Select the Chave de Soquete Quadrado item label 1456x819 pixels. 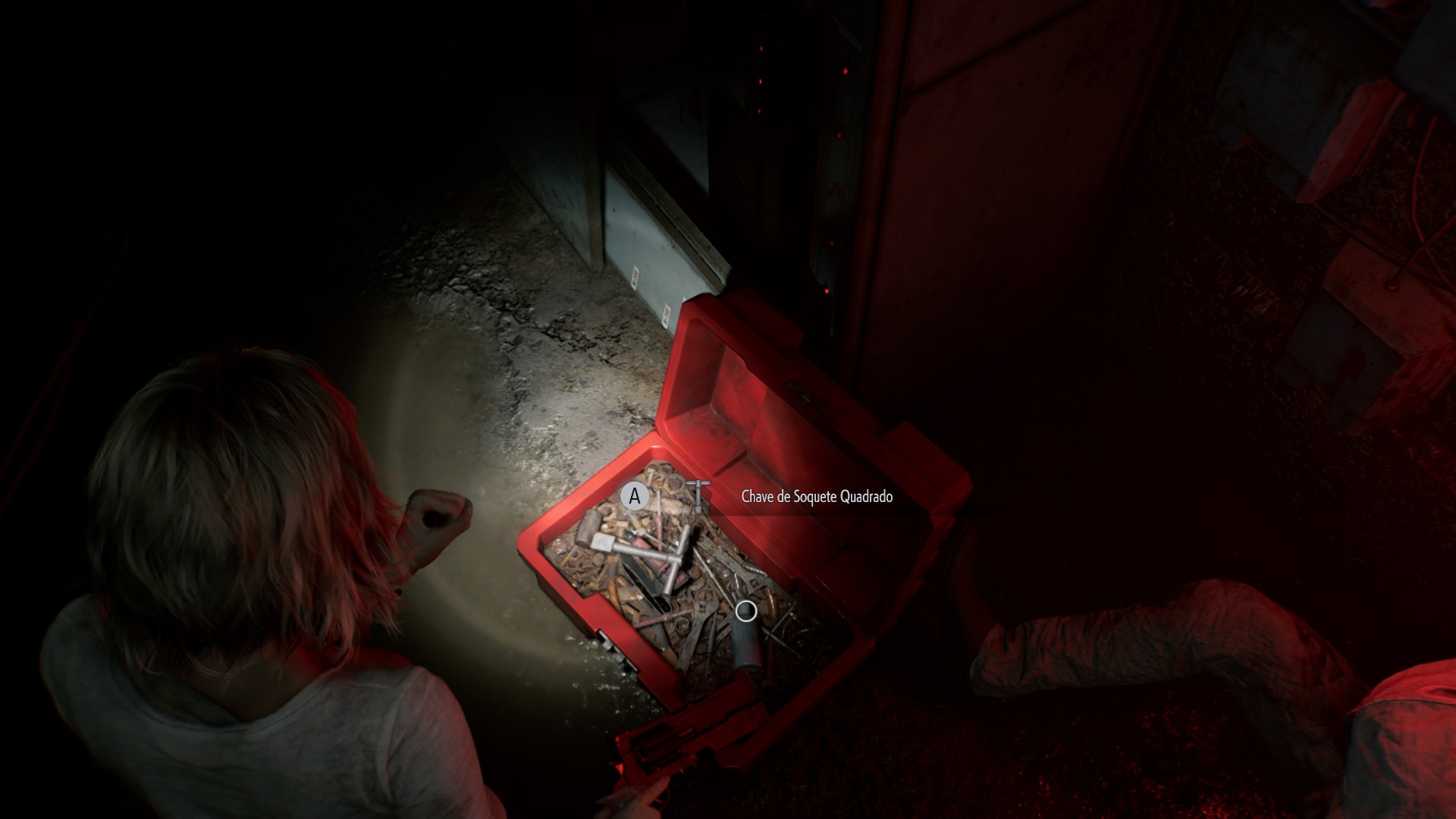(816, 497)
